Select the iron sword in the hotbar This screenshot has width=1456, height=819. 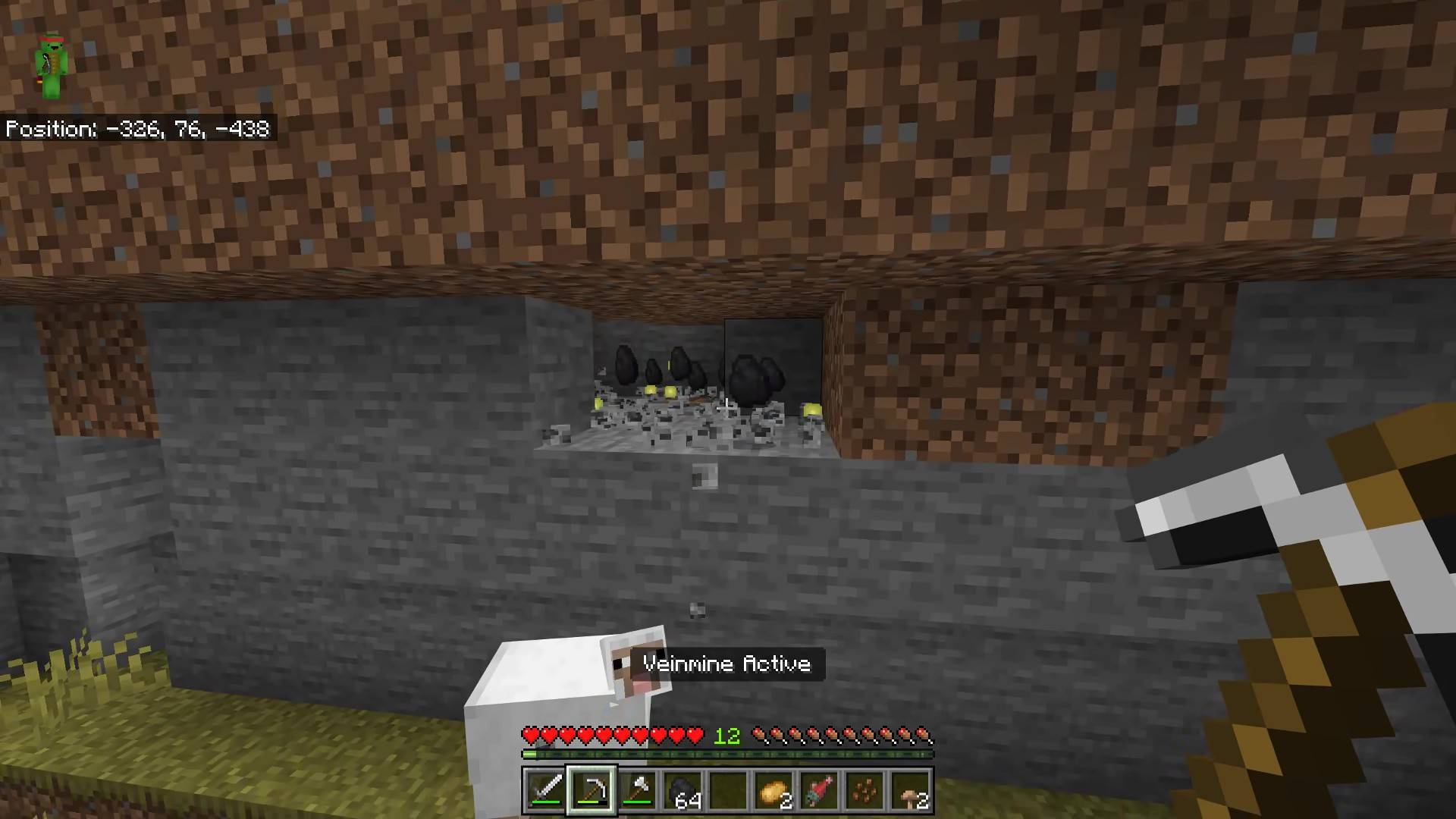(544, 791)
